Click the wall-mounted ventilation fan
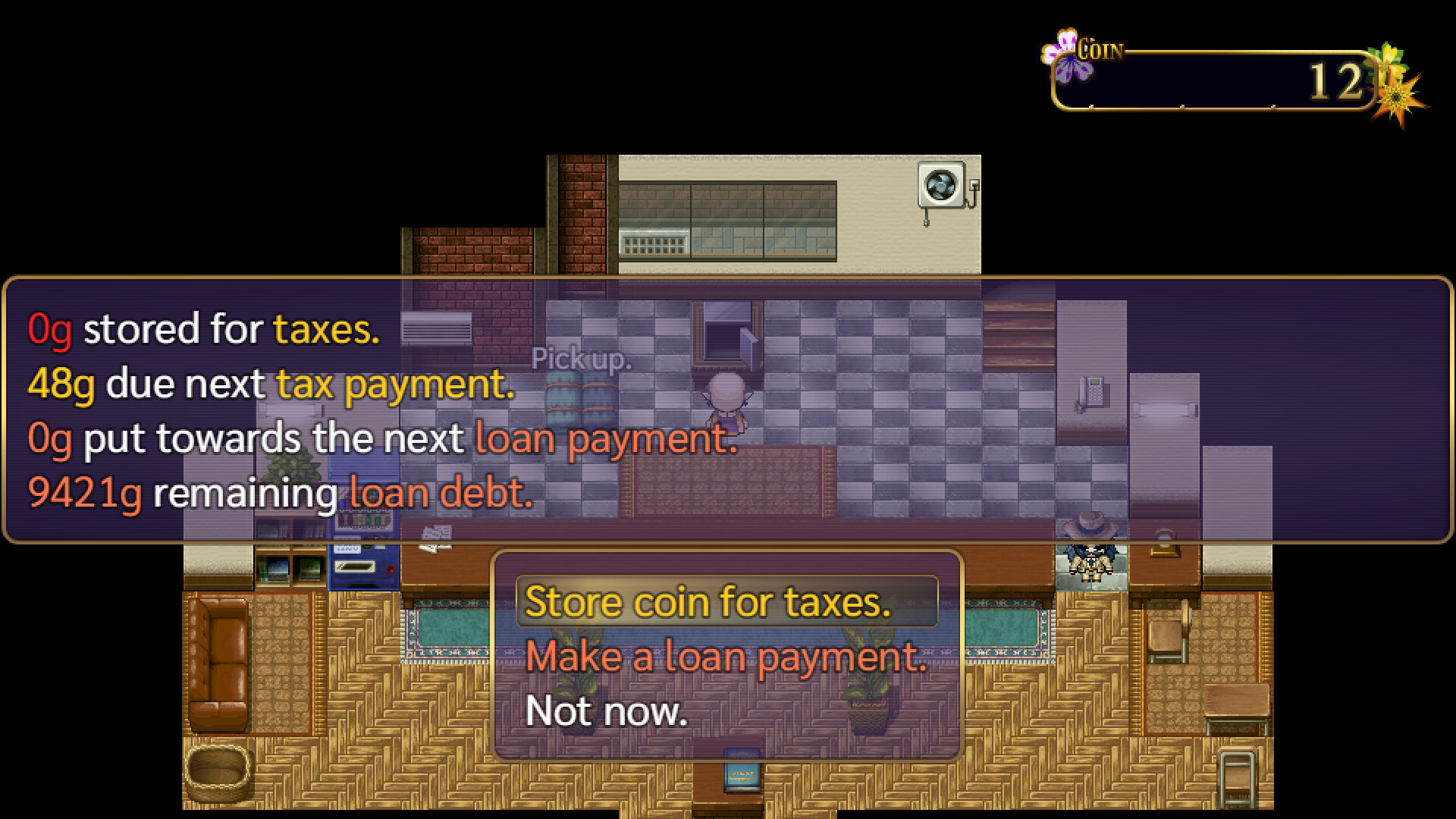This screenshot has height=819, width=1456. (942, 184)
